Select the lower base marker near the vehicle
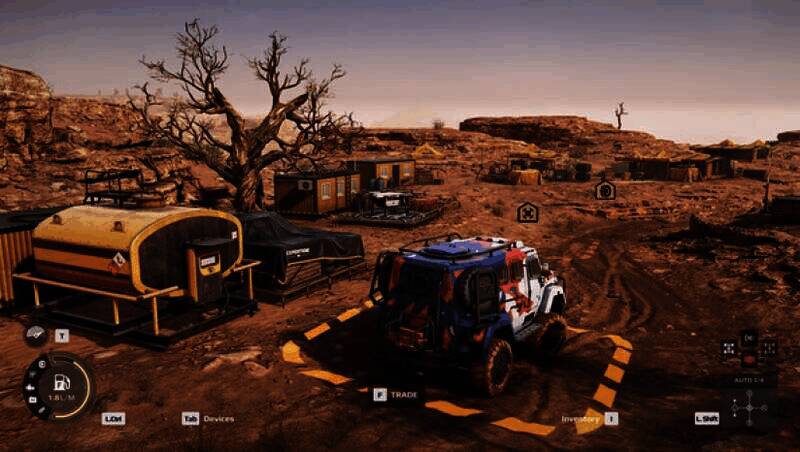This screenshot has width=800, height=452. click(x=527, y=212)
